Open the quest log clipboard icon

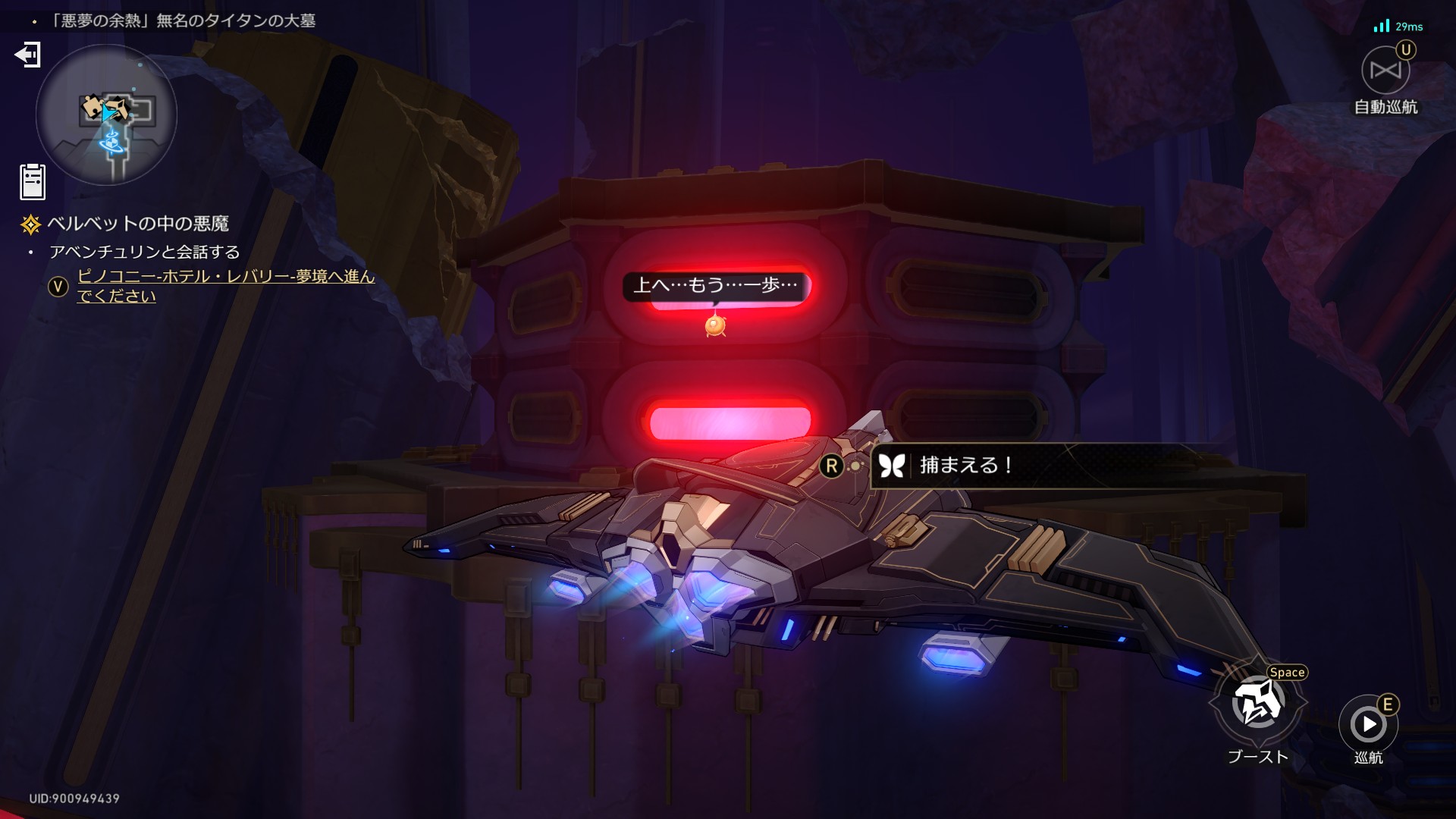coord(33,182)
